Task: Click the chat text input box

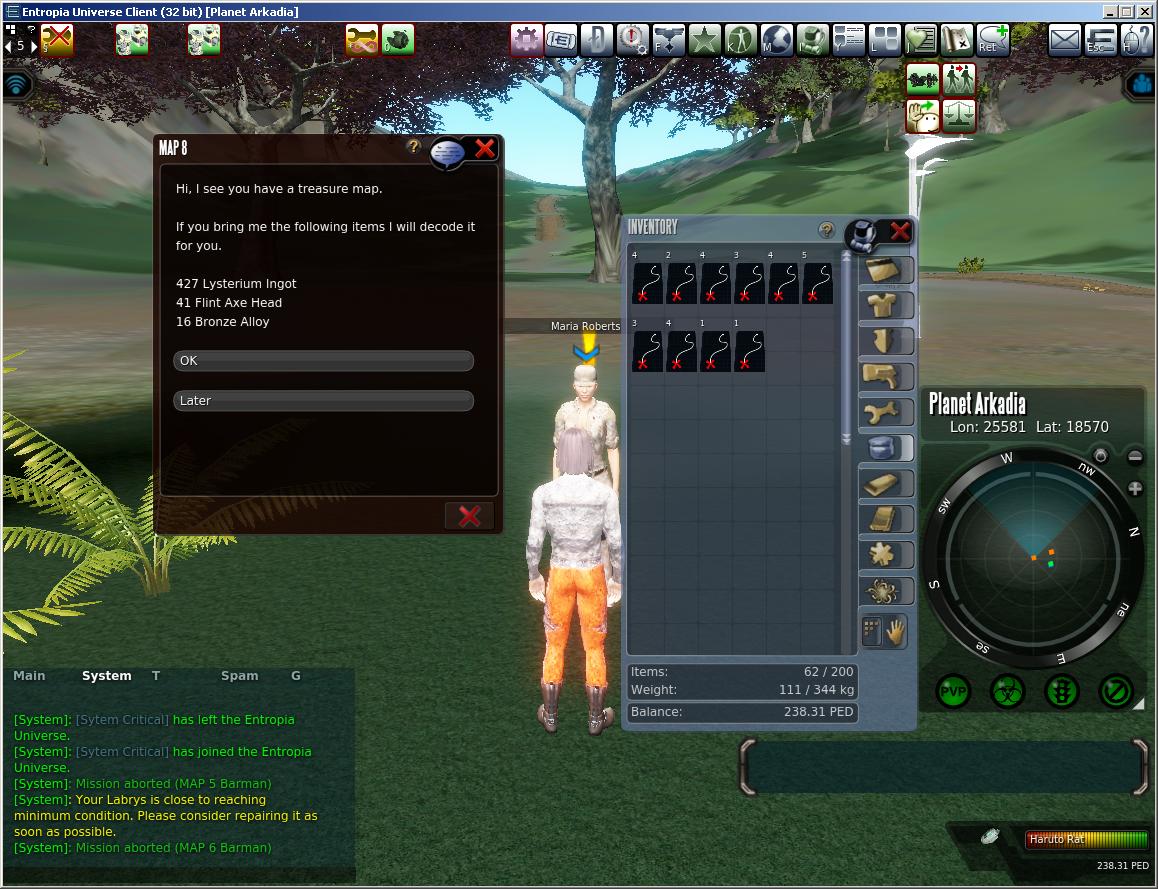Action: coord(944,767)
